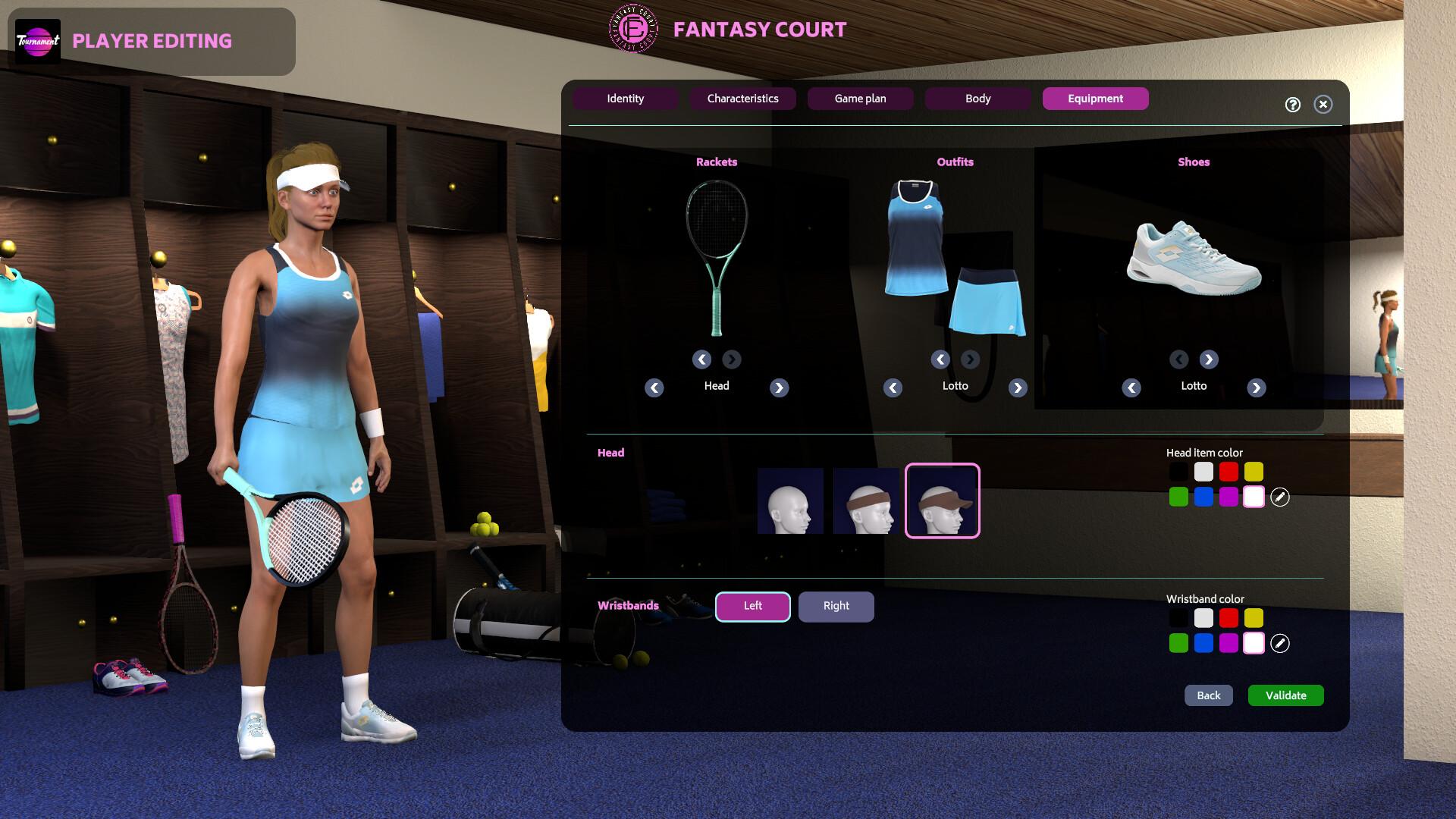Show next Lotto shoe with right arrow
1456x819 pixels.
[x=1256, y=388]
